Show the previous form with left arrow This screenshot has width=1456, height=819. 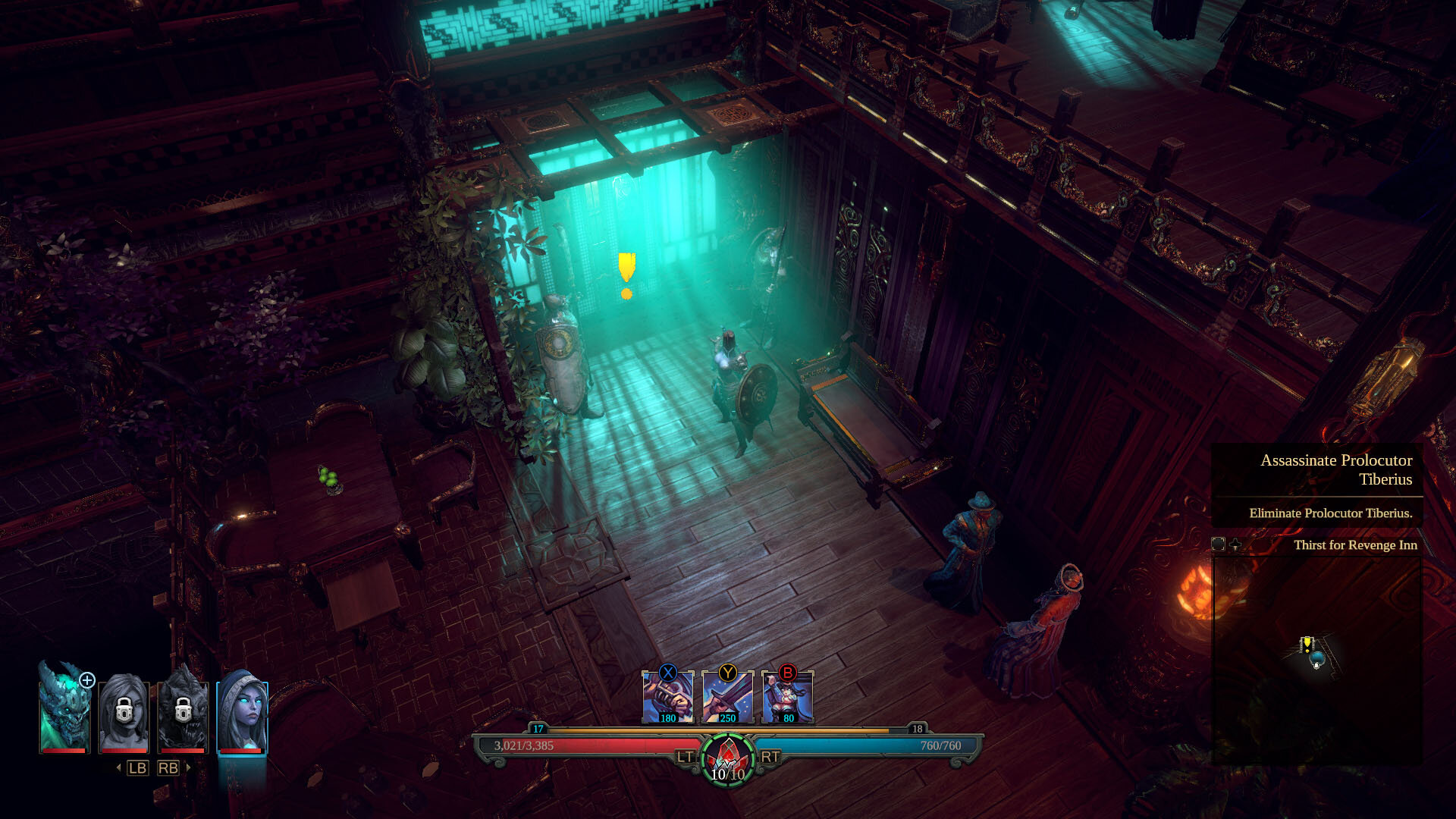point(119,768)
